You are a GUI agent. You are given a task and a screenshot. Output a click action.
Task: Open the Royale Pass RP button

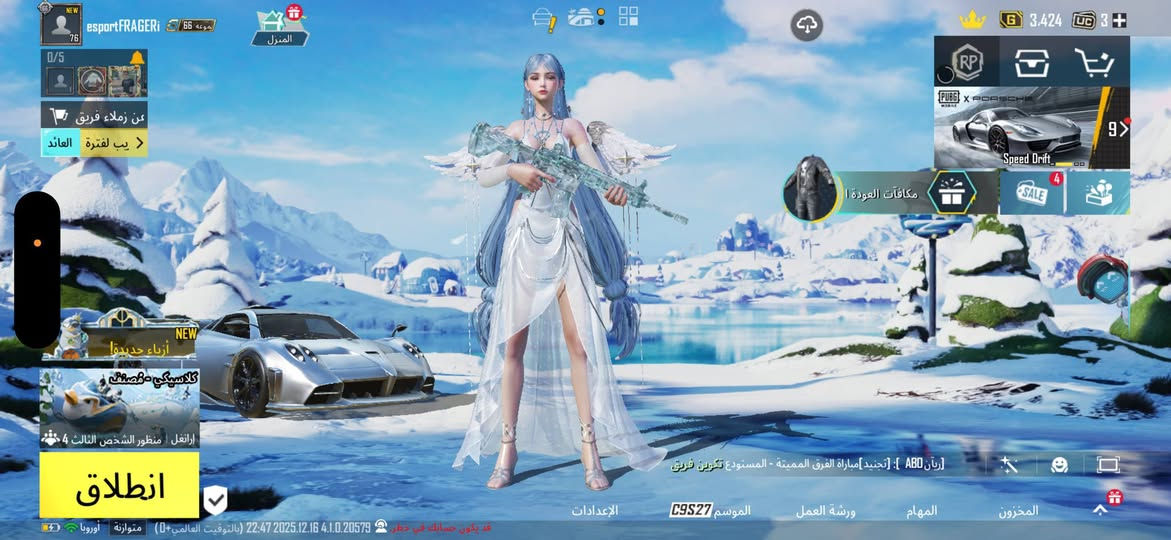[x=967, y=62]
